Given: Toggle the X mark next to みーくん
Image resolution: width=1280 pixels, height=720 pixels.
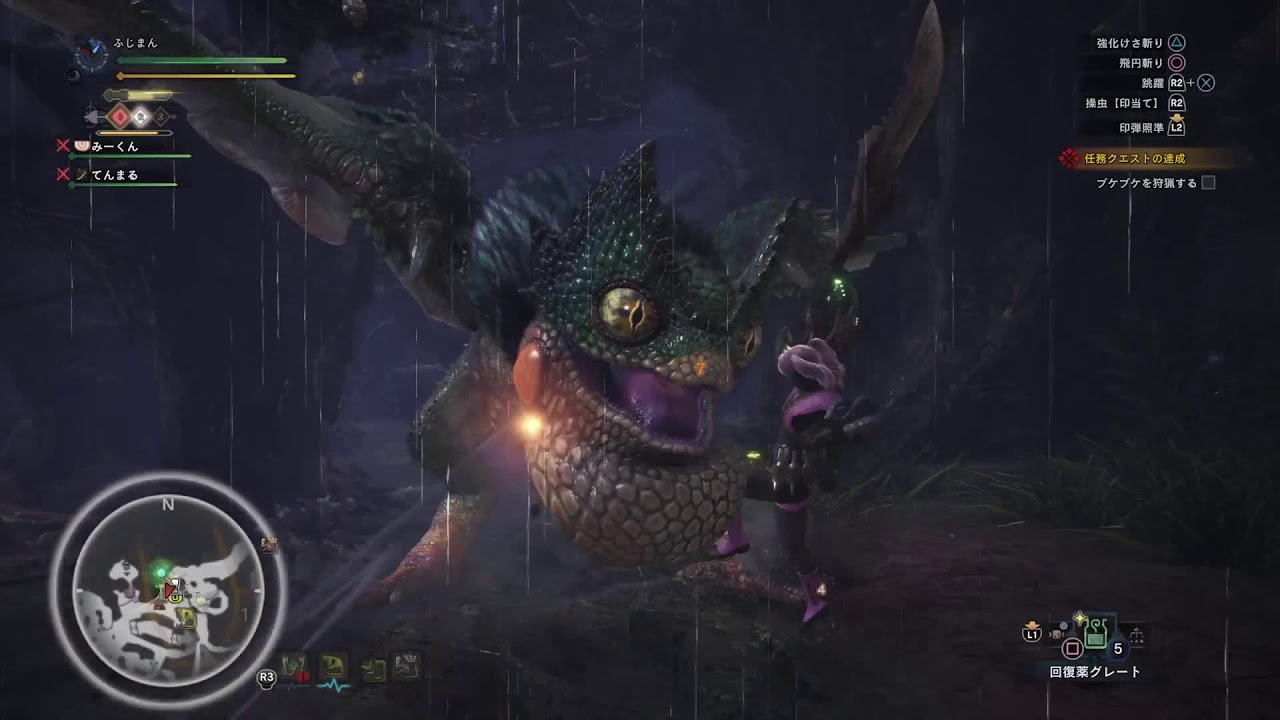Looking at the screenshot, I should (65, 146).
